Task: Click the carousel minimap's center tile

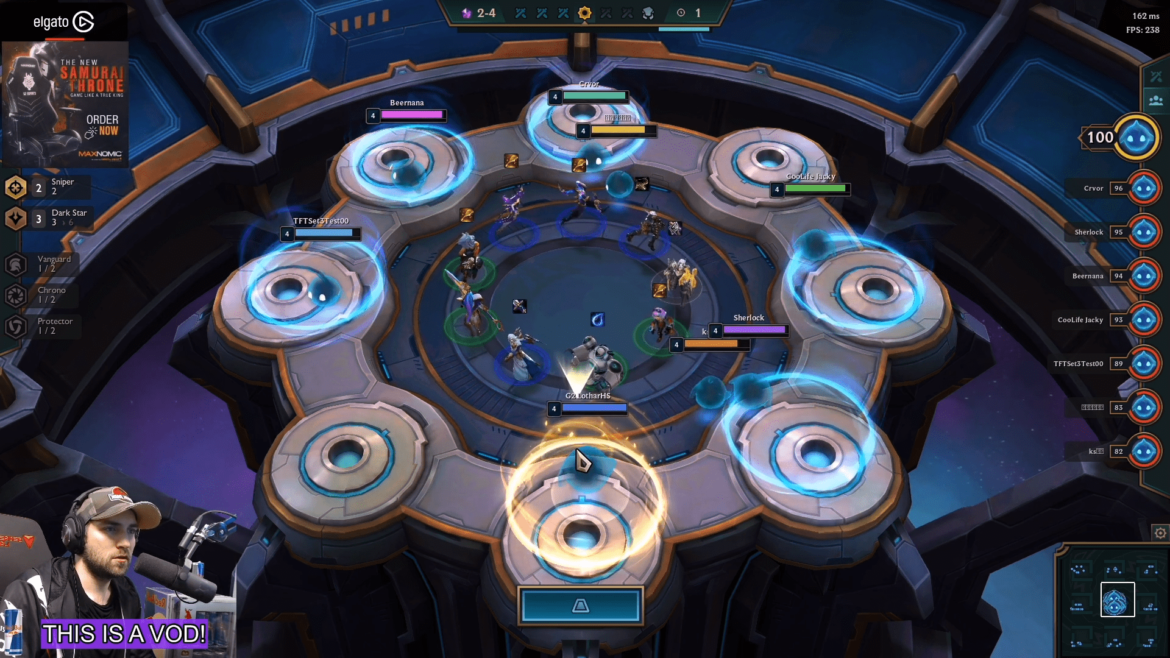Action: 1117,600
